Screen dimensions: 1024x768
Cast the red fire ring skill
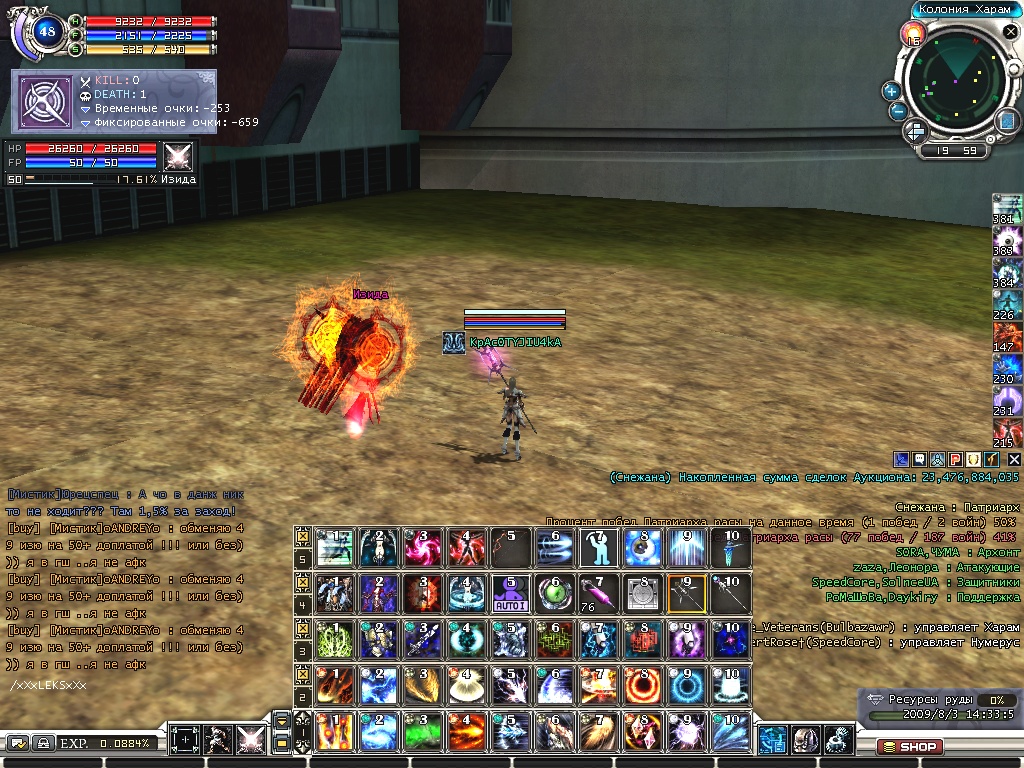pyautogui.click(x=642, y=686)
